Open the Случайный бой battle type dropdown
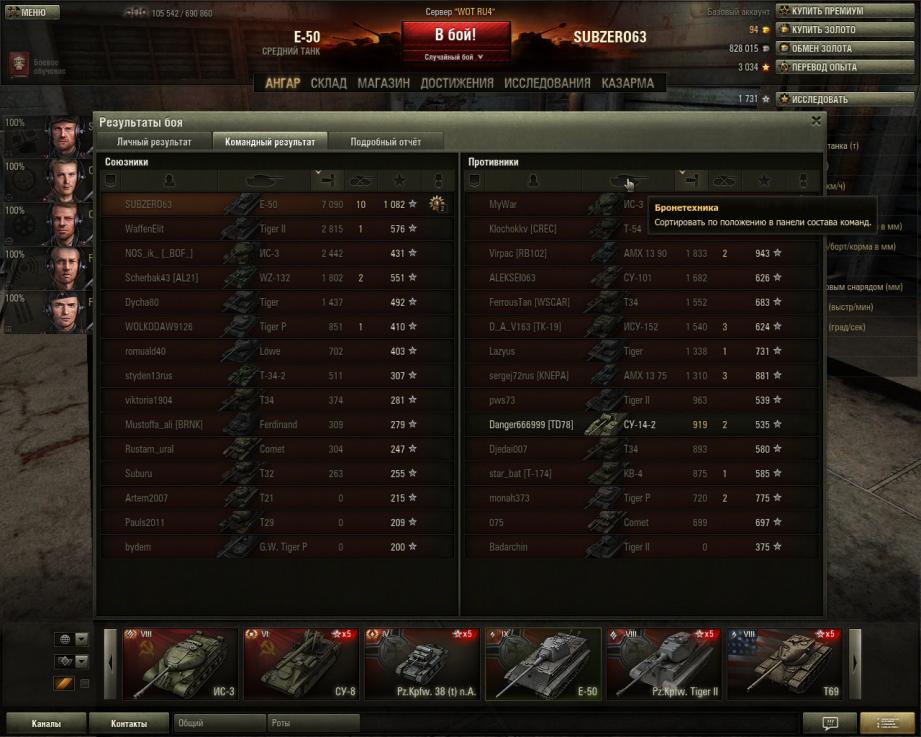This screenshot has height=737, width=921. [455, 57]
